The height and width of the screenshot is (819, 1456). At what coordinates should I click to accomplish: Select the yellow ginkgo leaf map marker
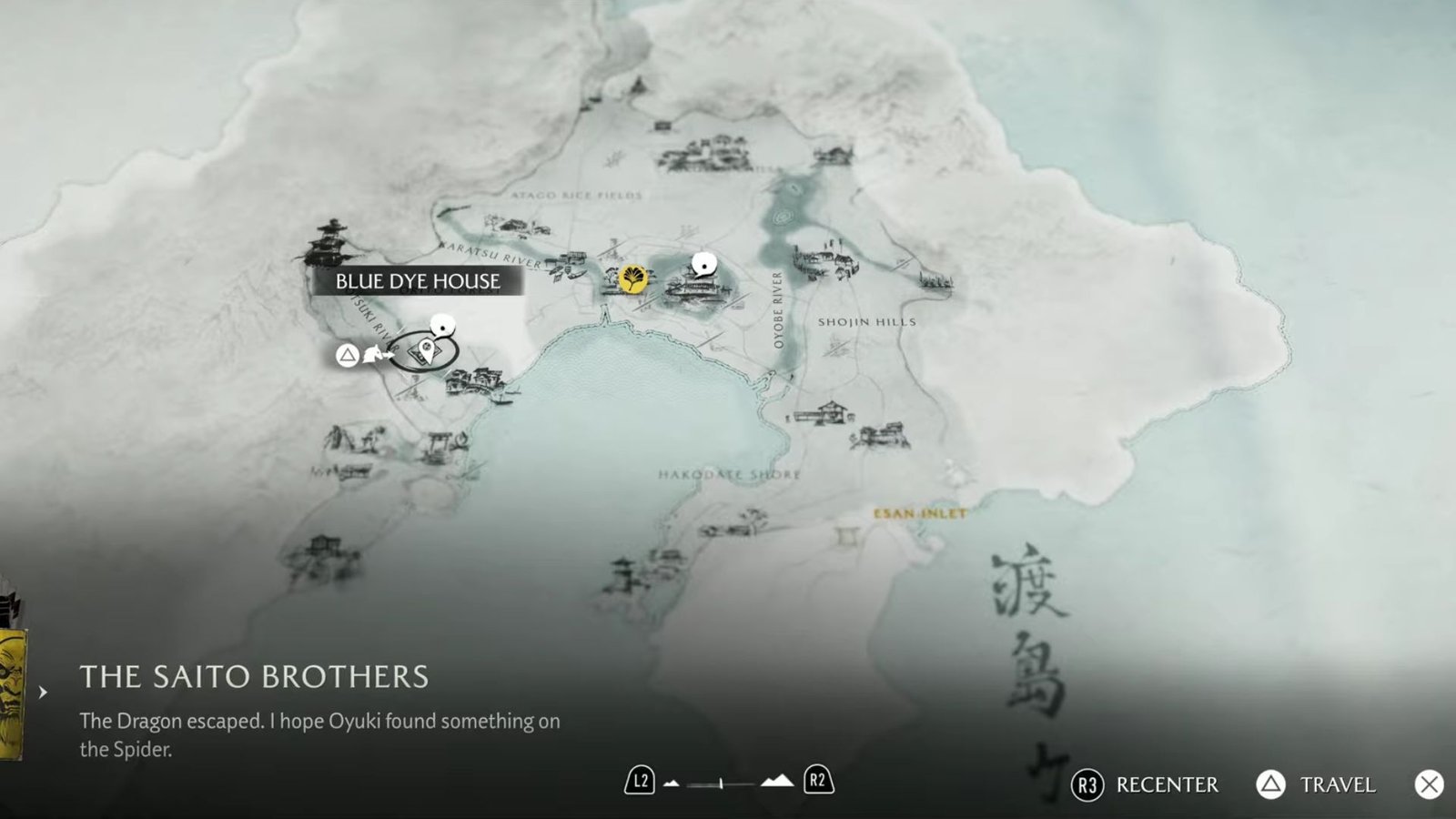[x=633, y=278]
